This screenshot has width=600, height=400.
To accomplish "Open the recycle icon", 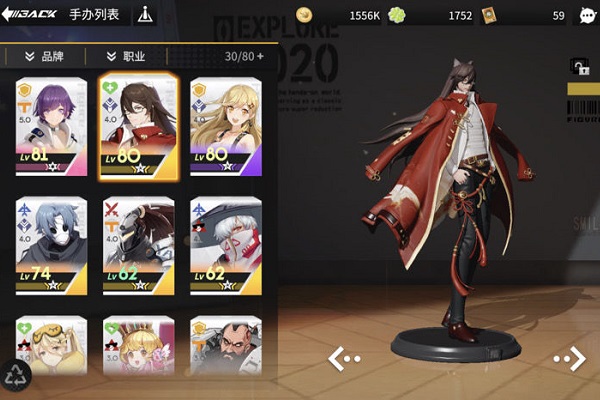I will (x=16, y=375).
